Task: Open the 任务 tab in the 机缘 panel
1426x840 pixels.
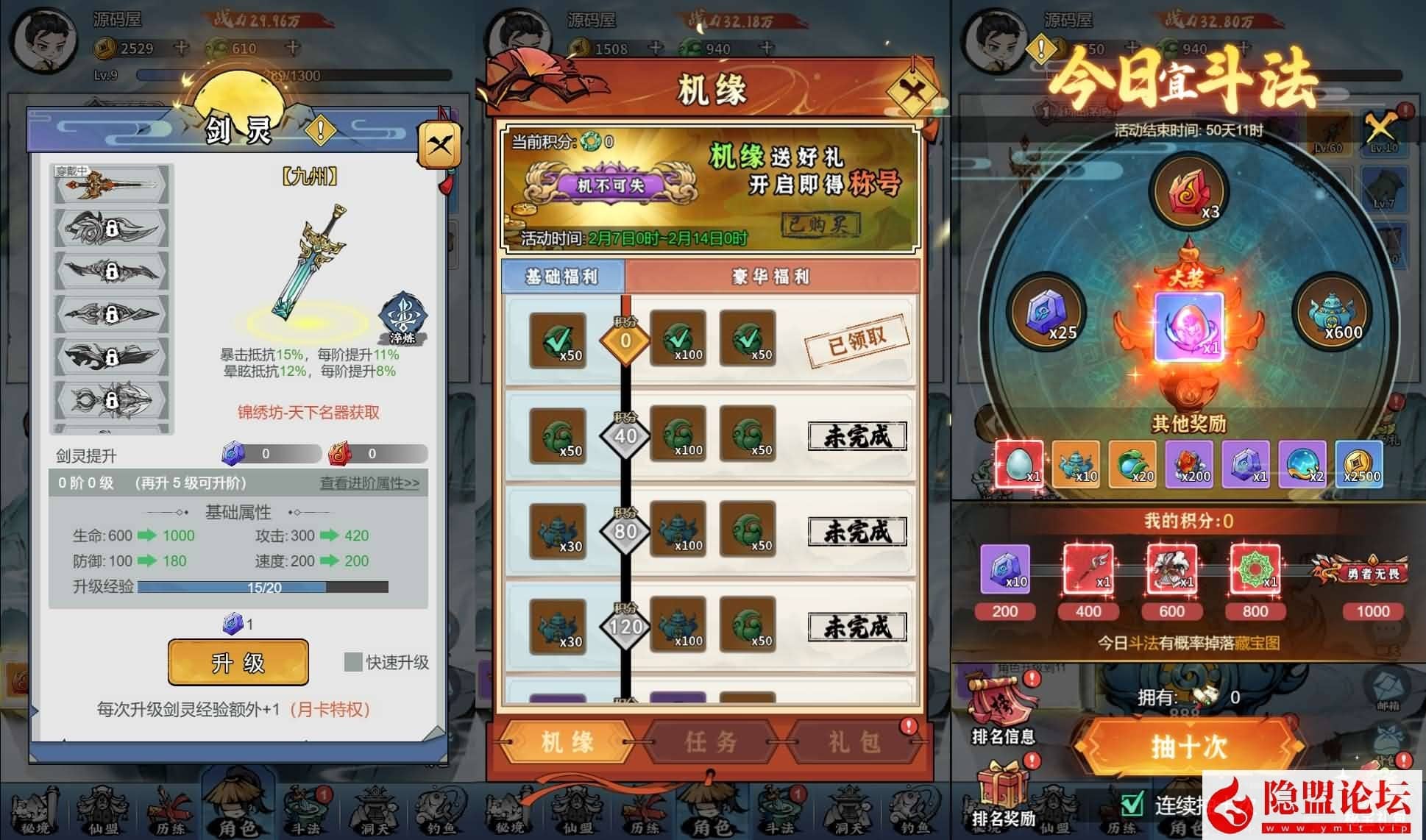Action: (709, 742)
